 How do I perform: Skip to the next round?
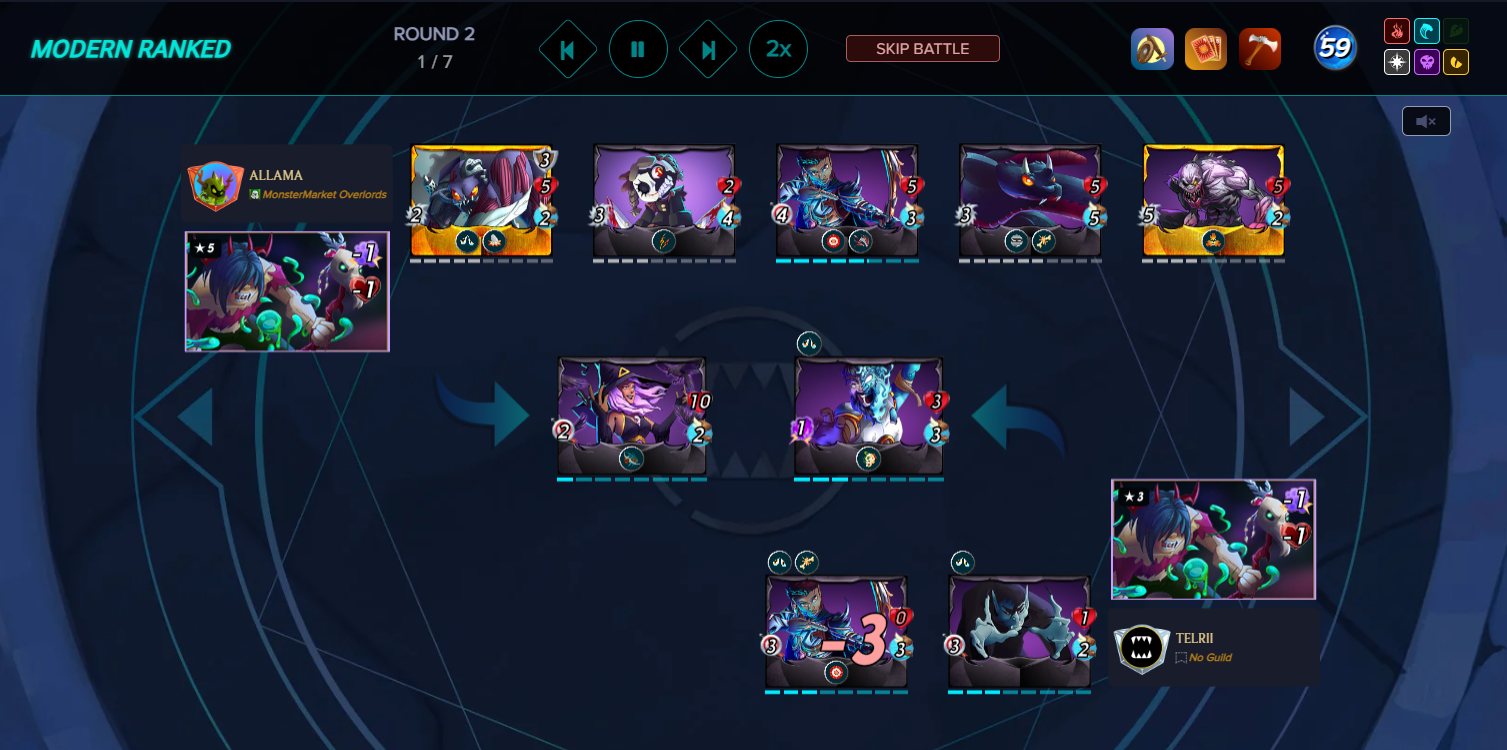[x=708, y=48]
